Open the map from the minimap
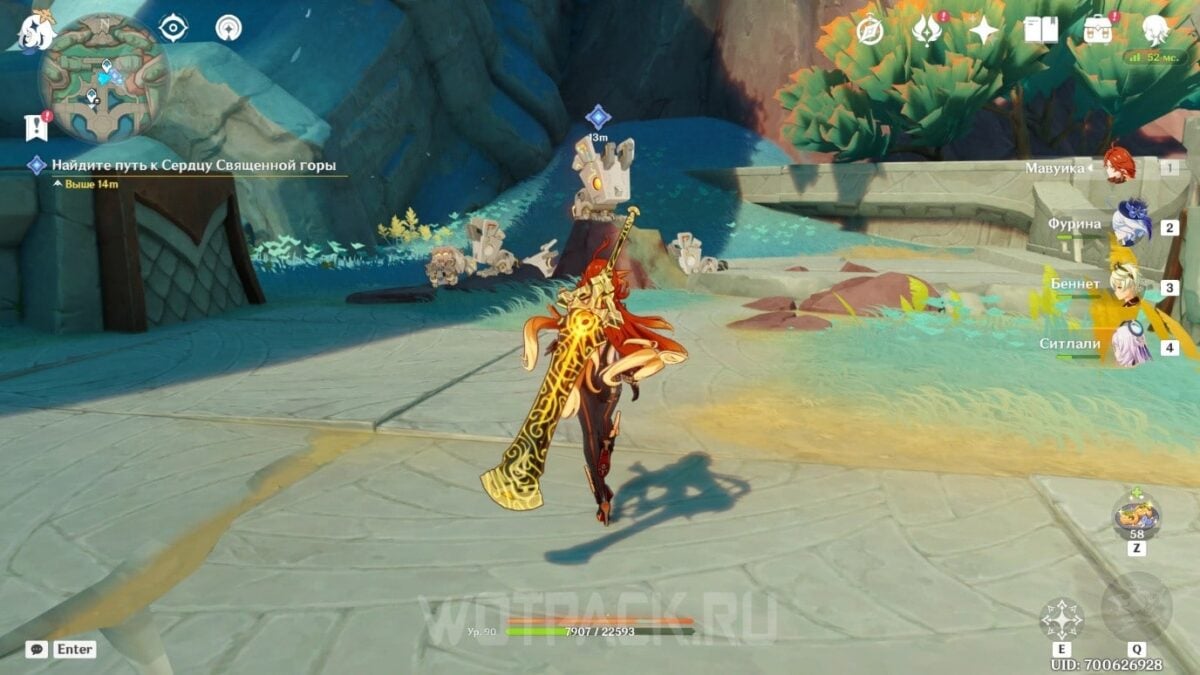 pyautogui.click(x=103, y=78)
